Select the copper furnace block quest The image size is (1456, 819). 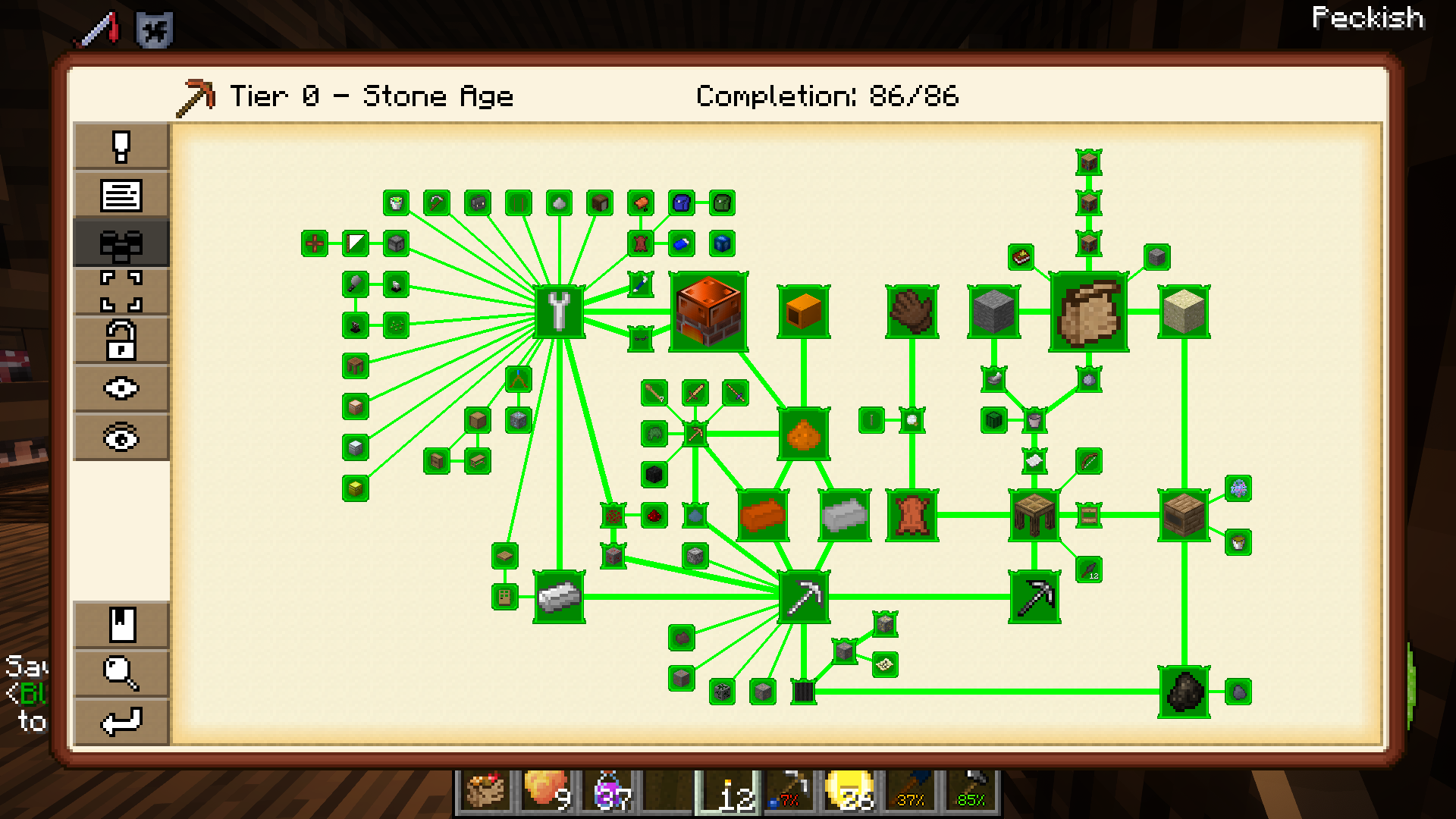tap(708, 312)
